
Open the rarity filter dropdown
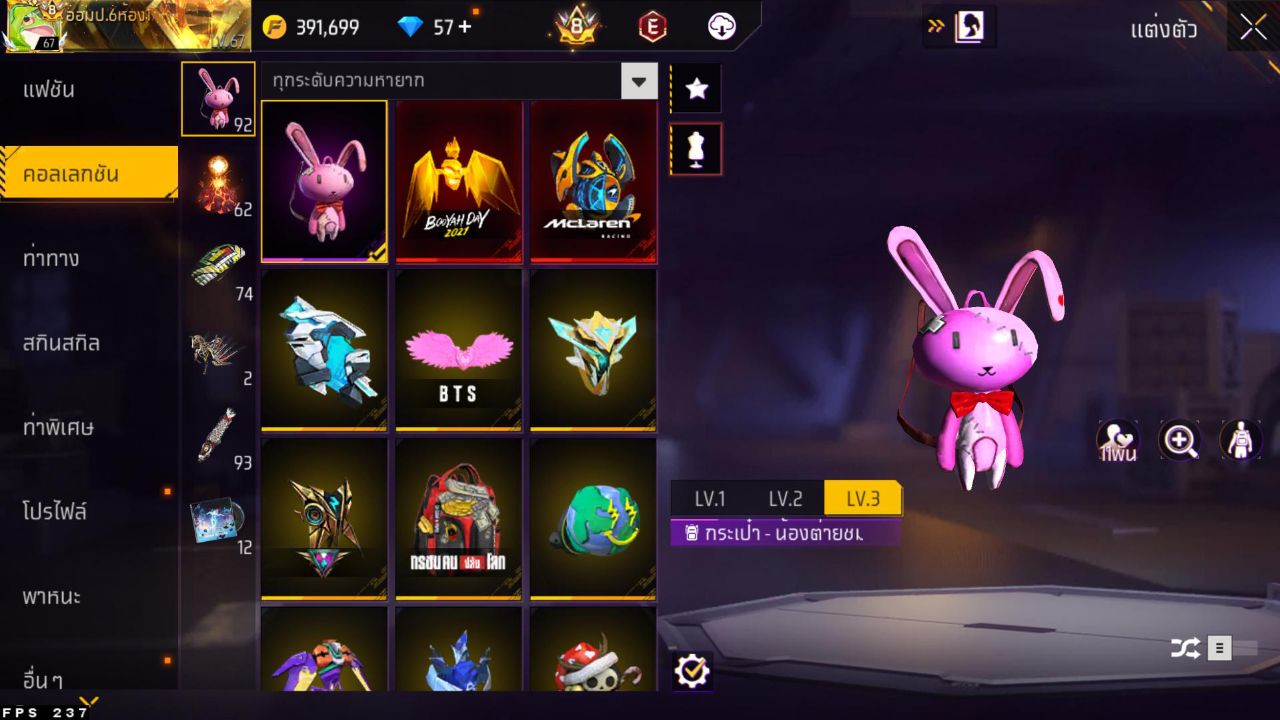coord(638,81)
